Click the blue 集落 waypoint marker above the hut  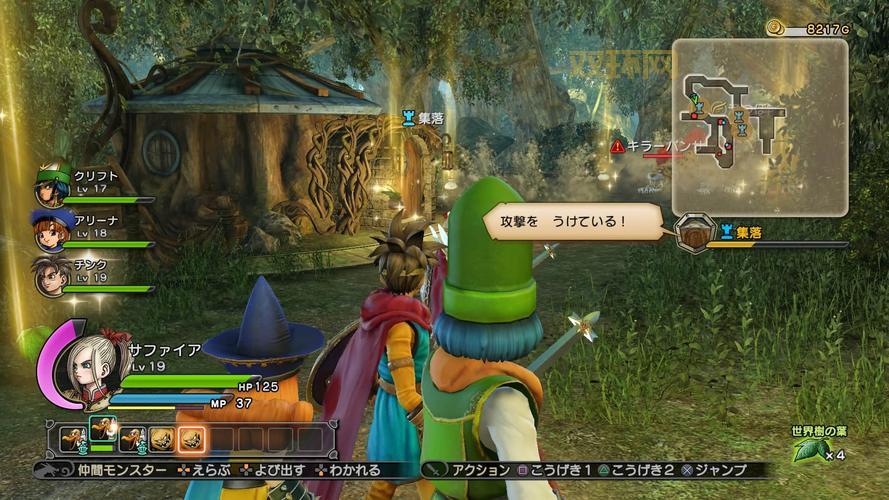407,118
